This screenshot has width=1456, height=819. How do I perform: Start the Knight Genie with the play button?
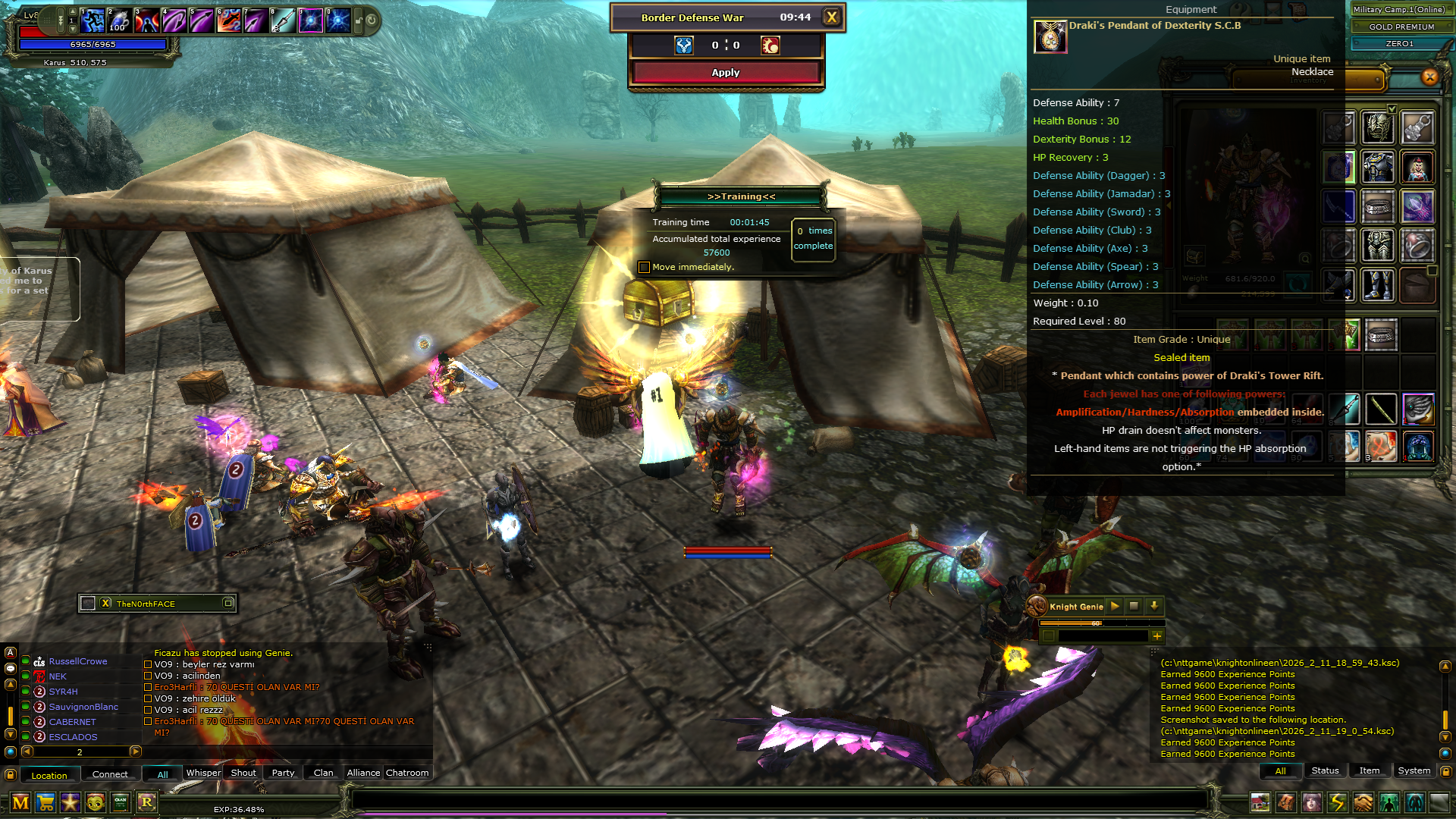(x=1115, y=606)
